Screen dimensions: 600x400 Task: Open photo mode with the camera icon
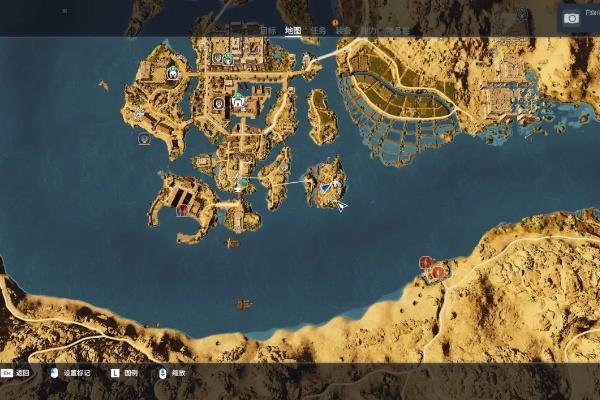pos(572,18)
